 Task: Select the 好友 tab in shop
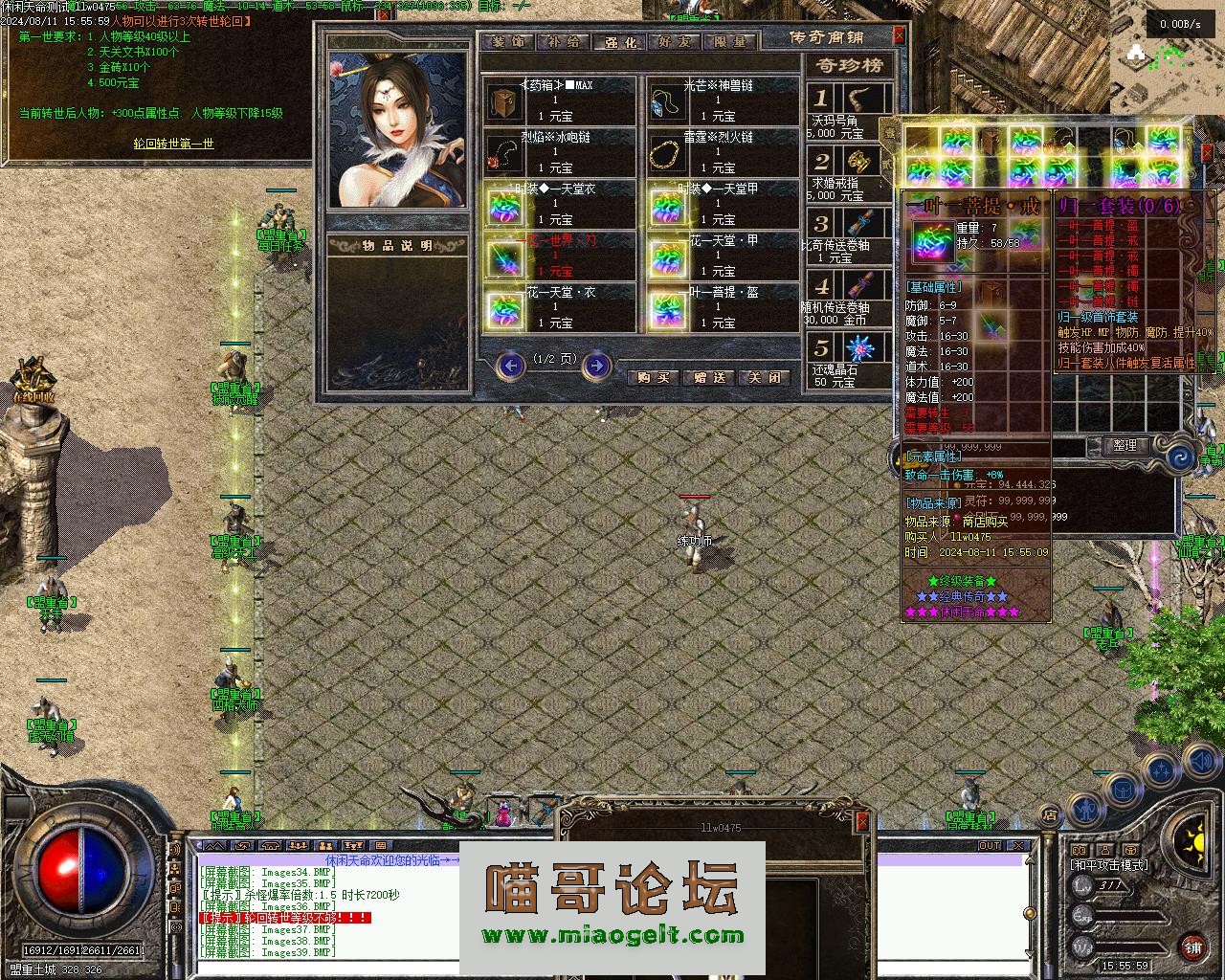pyautogui.click(x=674, y=42)
